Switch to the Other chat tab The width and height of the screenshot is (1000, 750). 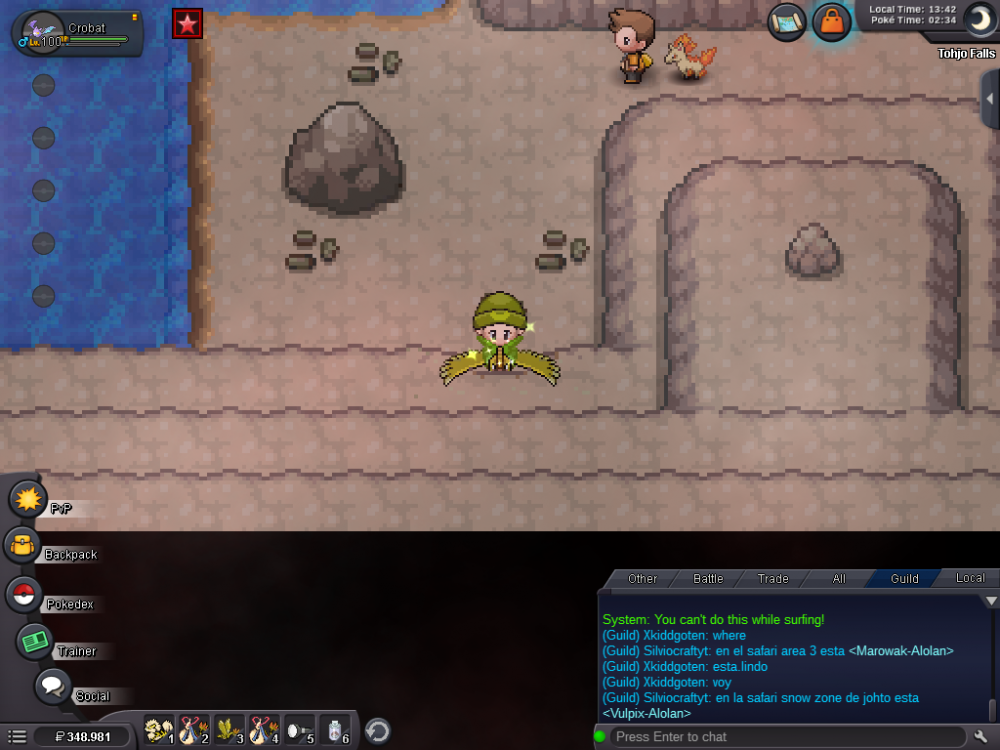pos(642,578)
